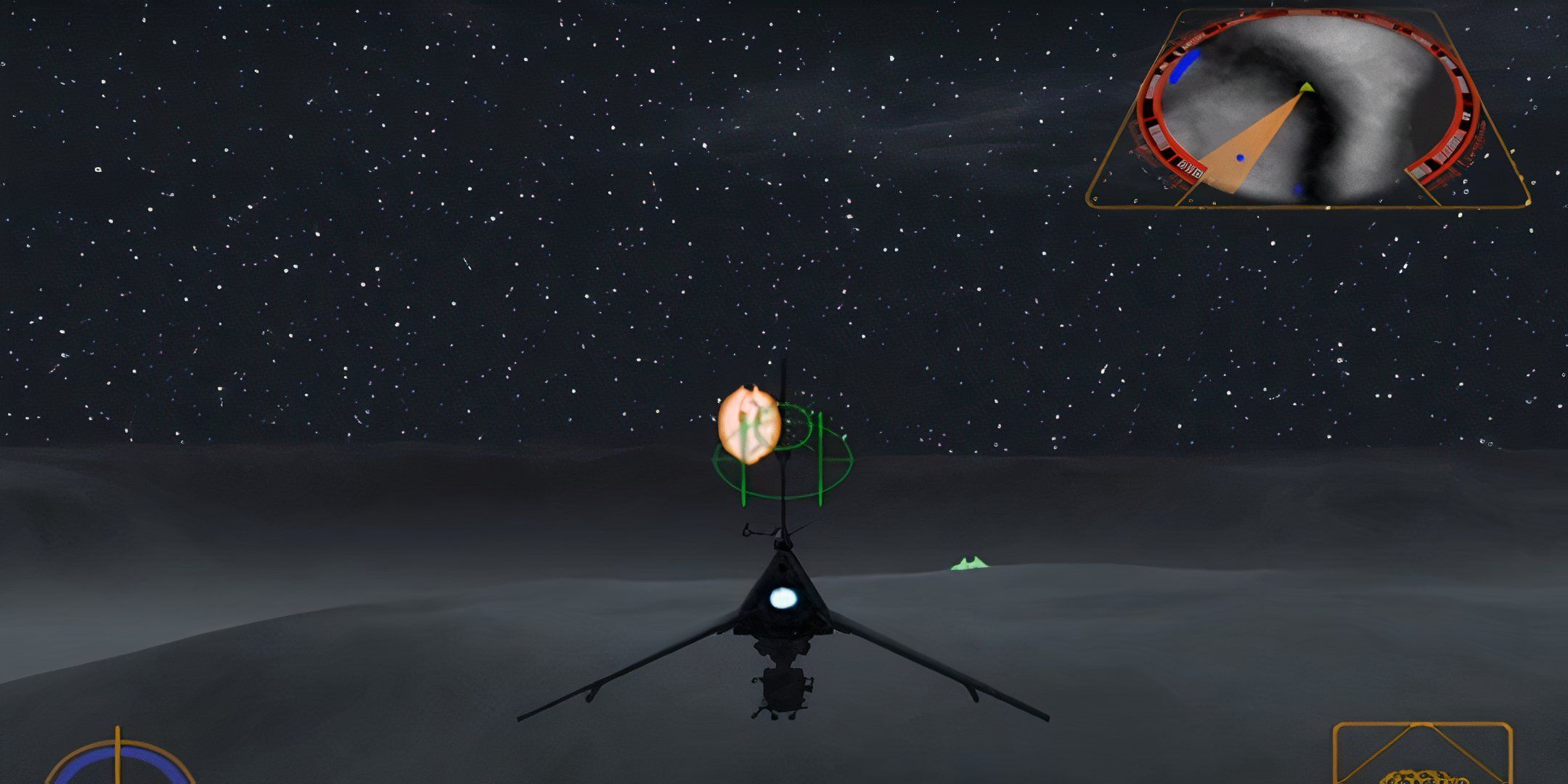This screenshot has width=1568, height=784.
Task: Select the yellow player arrow on the minimap
Action: click(1307, 88)
